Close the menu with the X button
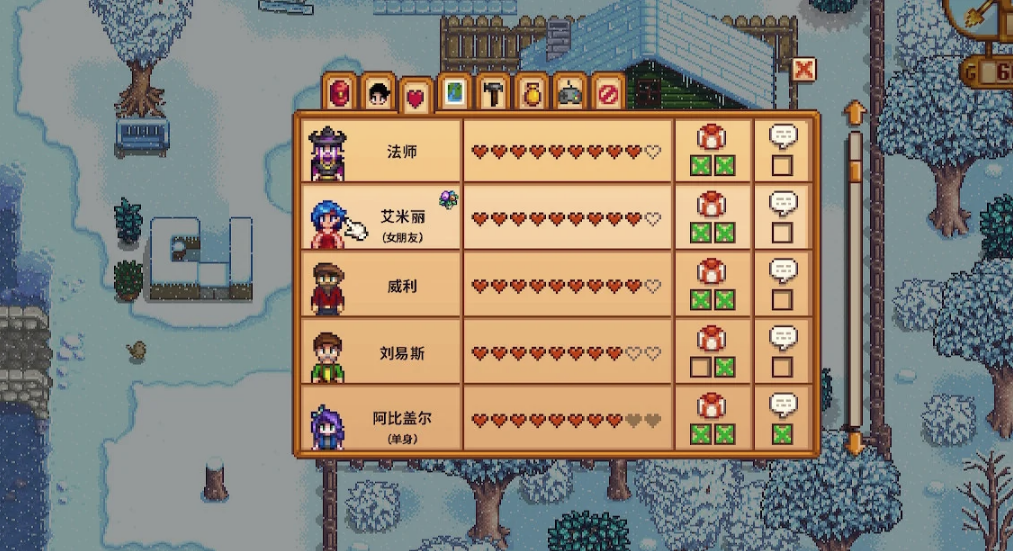Image resolution: width=1013 pixels, height=551 pixels. point(803,69)
